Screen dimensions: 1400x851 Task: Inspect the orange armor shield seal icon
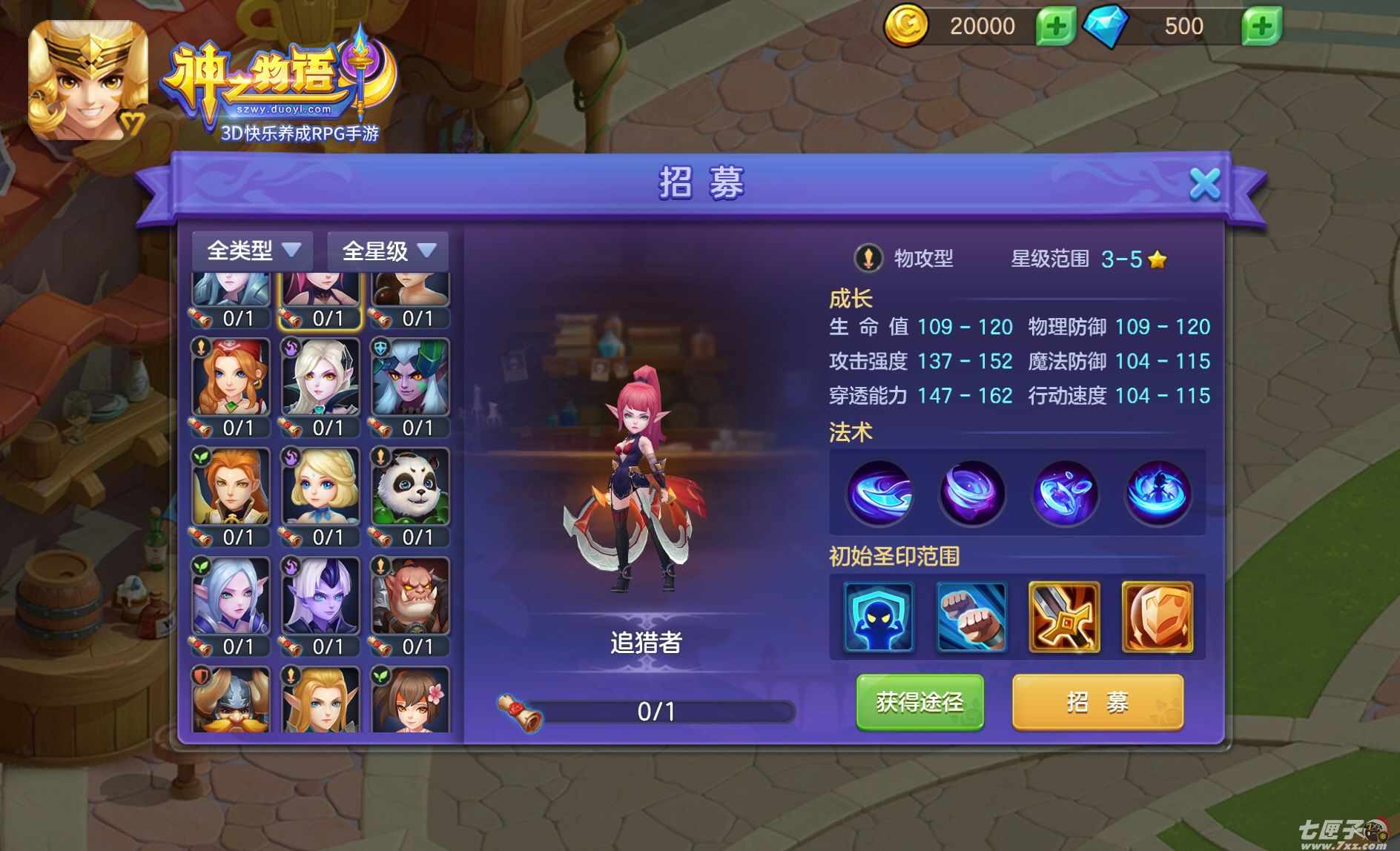click(x=1157, y=617)
